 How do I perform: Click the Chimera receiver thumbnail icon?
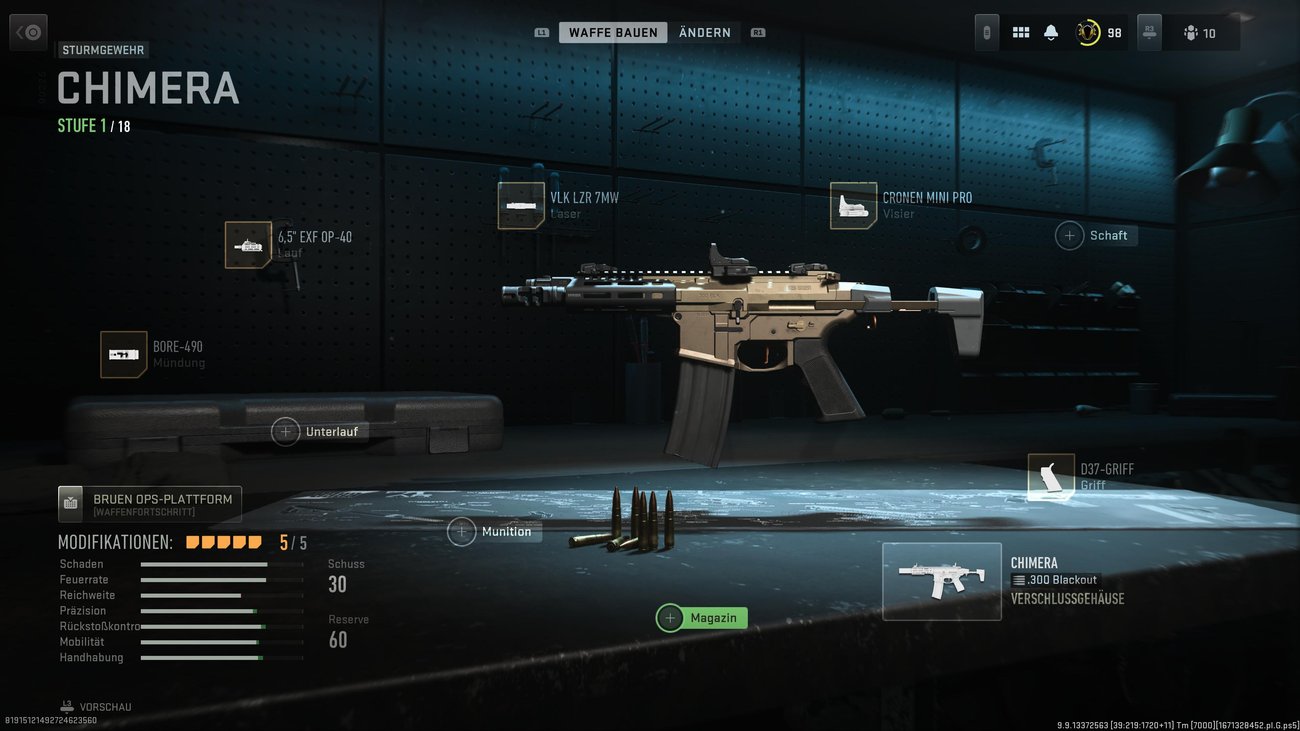(x=941, y=581)
